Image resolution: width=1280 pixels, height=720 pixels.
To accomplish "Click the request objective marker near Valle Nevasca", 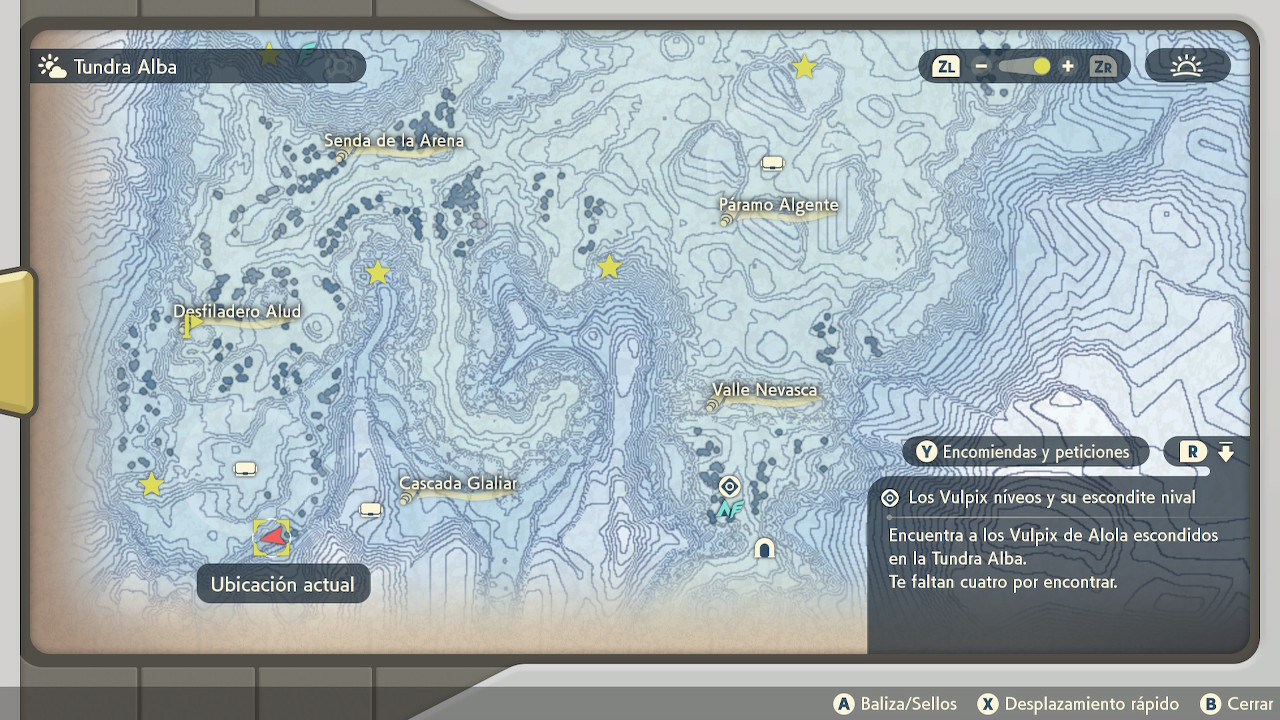I will (x=730, y=487).
